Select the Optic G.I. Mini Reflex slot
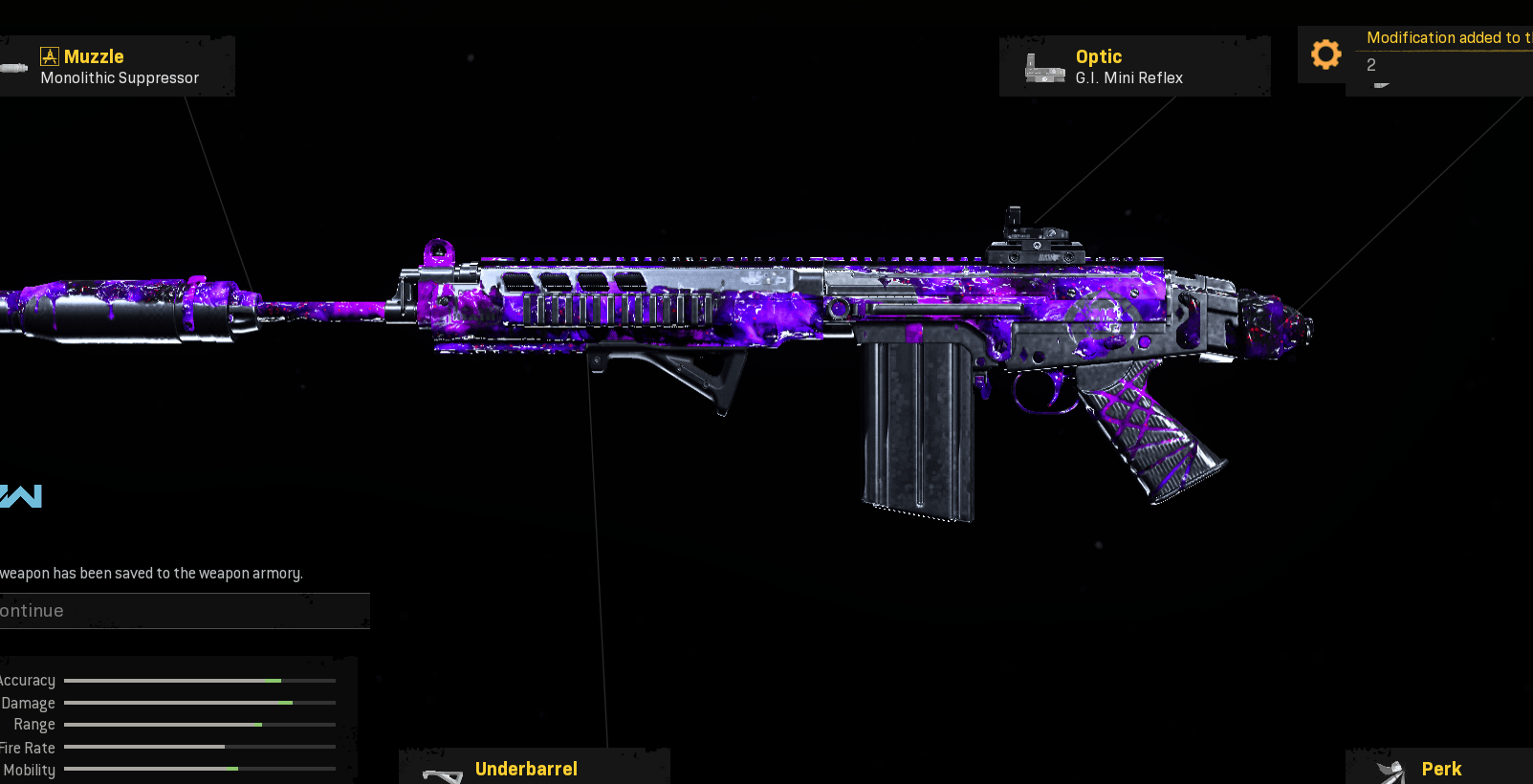Image resolution: width=1533 pixels, height=784 pixels. [x=1134, y=66]
